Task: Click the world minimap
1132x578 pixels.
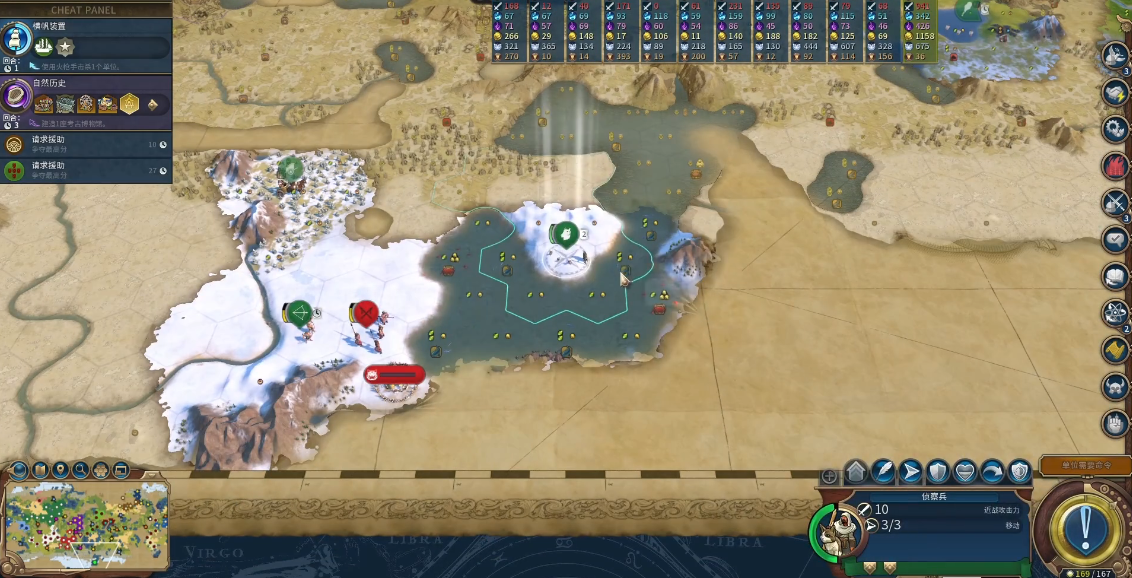Action: pyautogui.click(x=86, y=527)
